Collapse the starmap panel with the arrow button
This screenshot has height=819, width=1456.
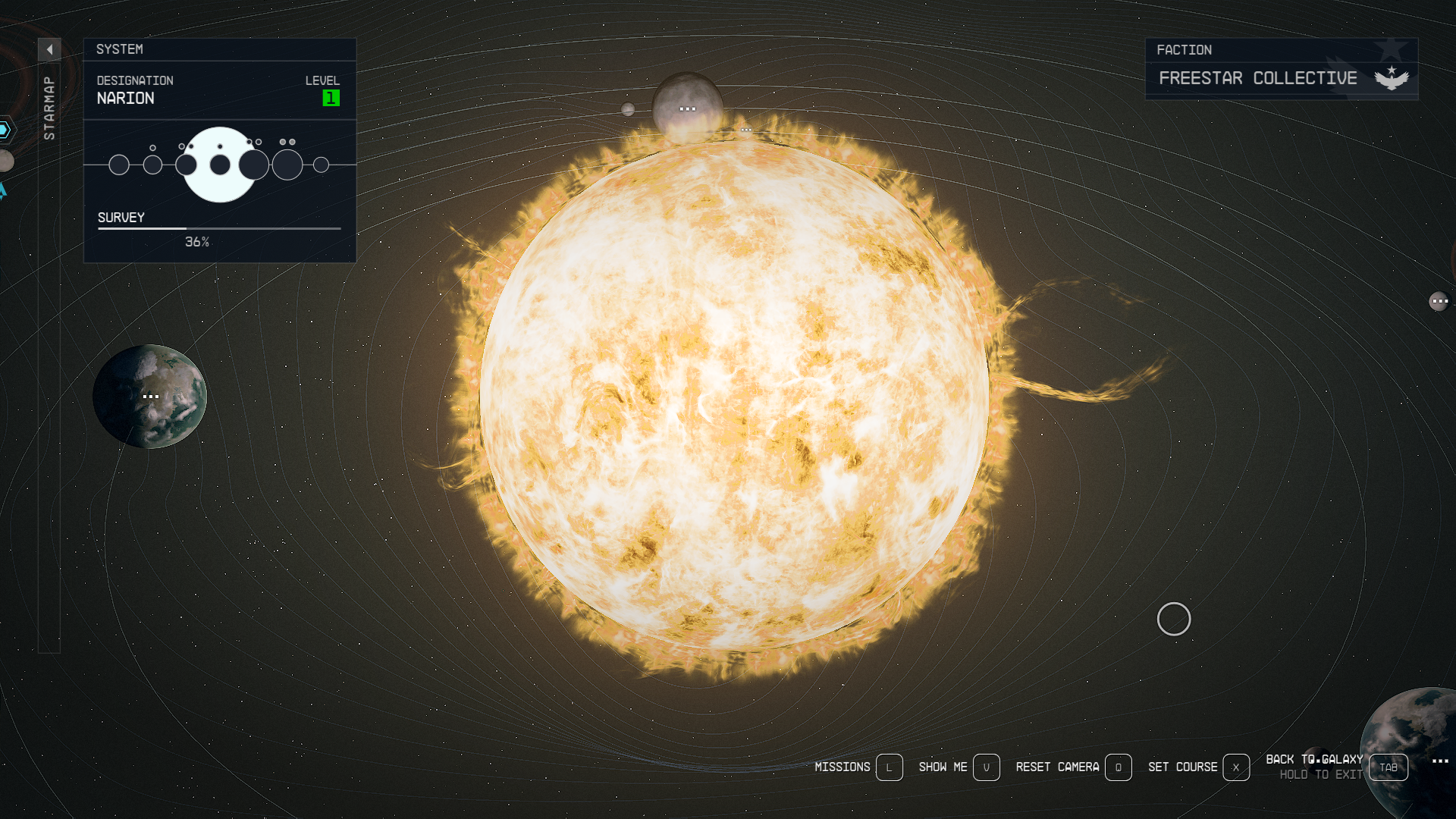click(x=49, y=50)
